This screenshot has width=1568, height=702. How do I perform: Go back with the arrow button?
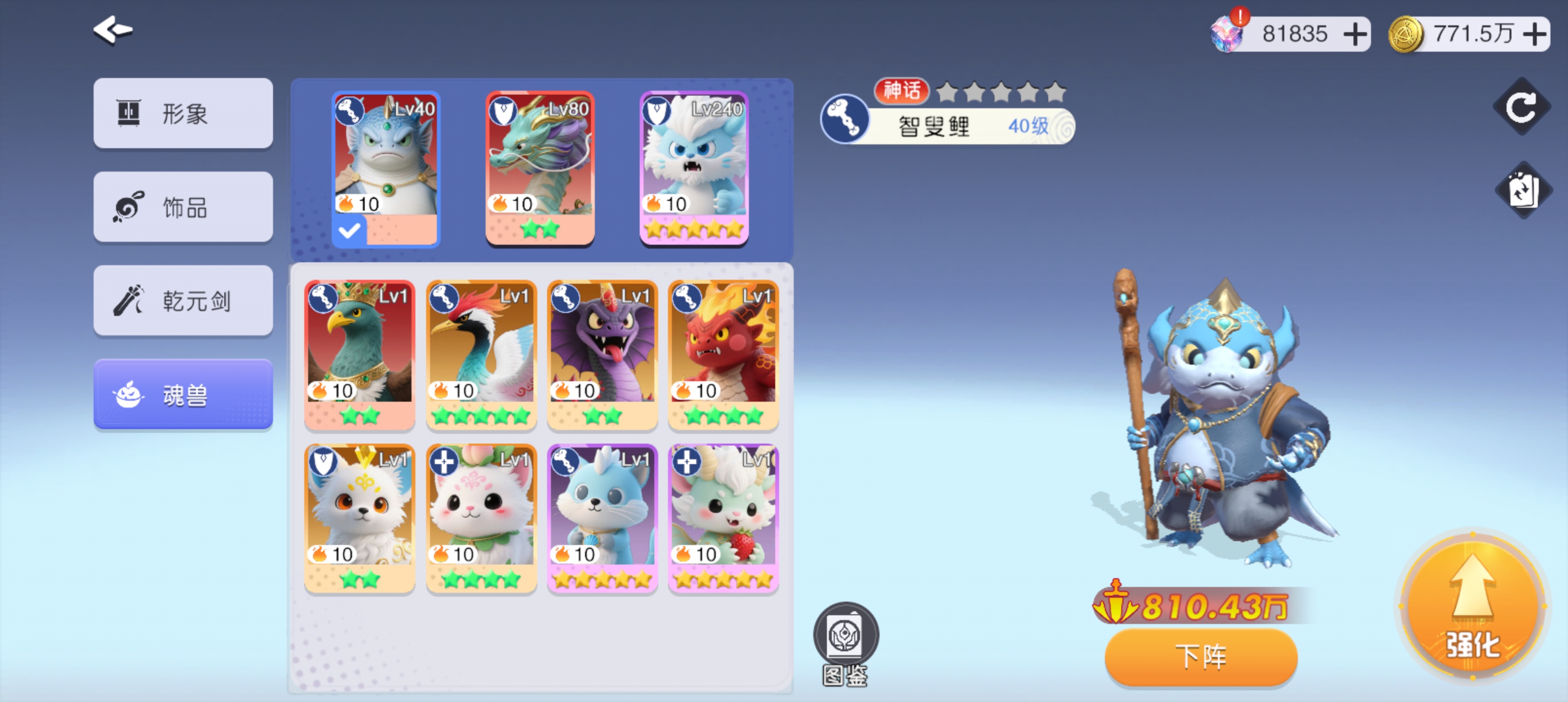(113, 30)
